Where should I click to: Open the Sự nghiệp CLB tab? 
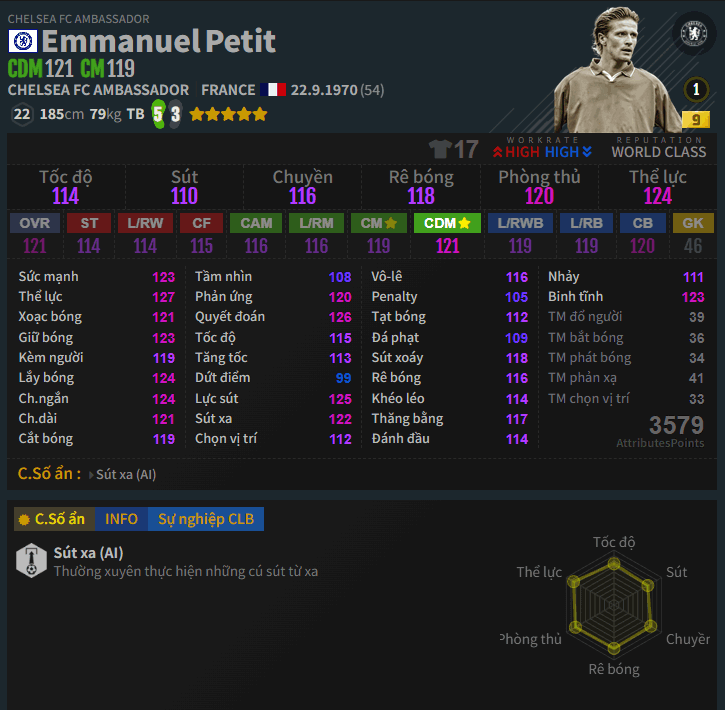[x=205, y=519]
